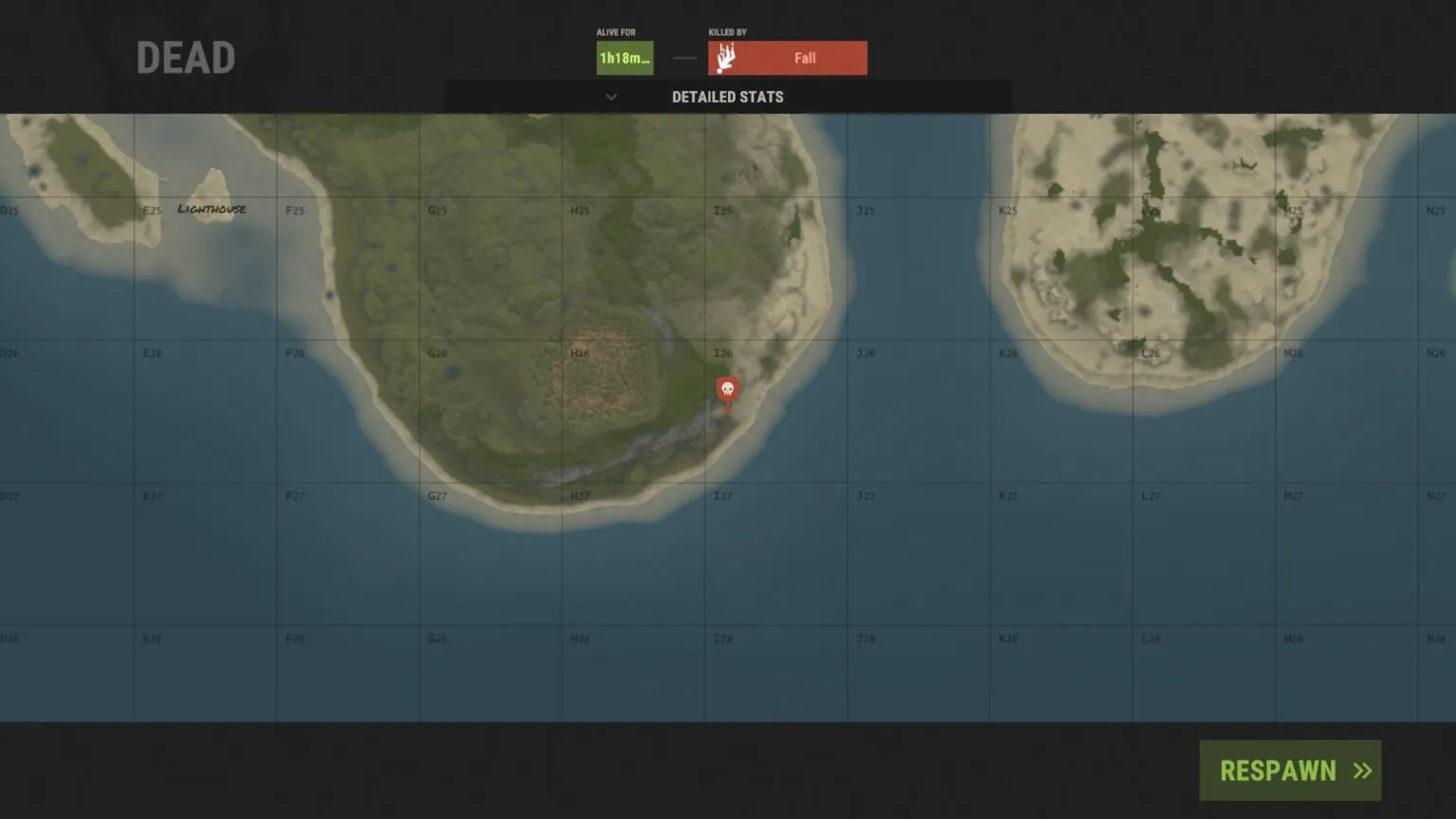Click the double-chevron arrows on RESPAWN button
Viewport: 1456px width, 819px height.
click(x=1362, y=770)
